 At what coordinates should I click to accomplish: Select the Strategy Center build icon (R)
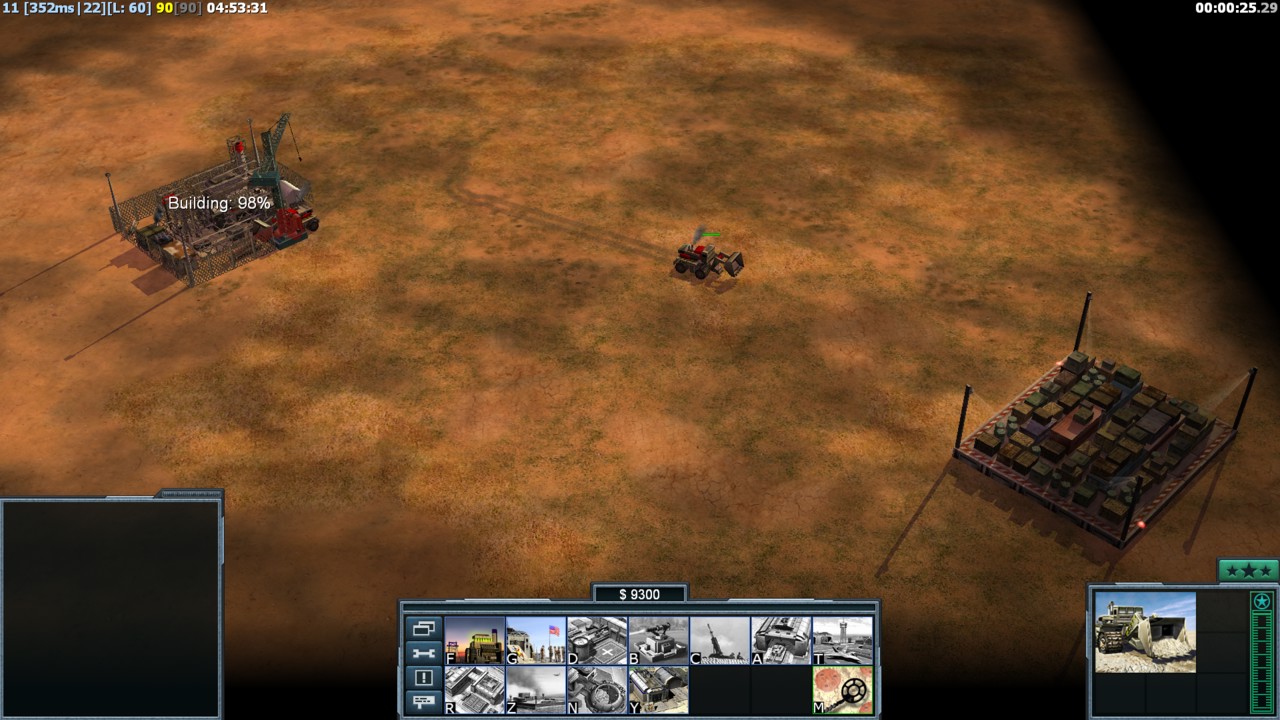(x=474, y=690)
